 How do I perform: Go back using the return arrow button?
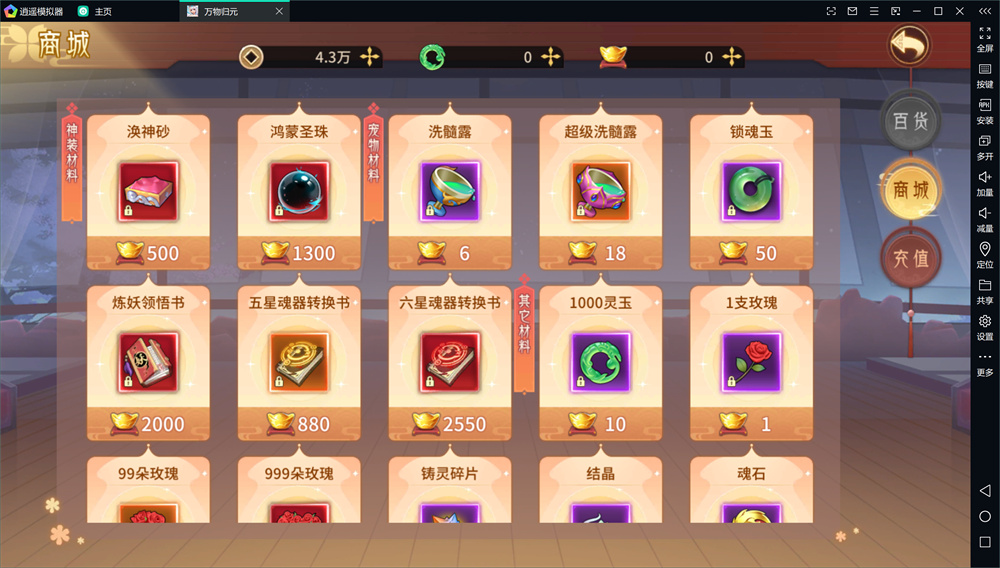[909, 45]
